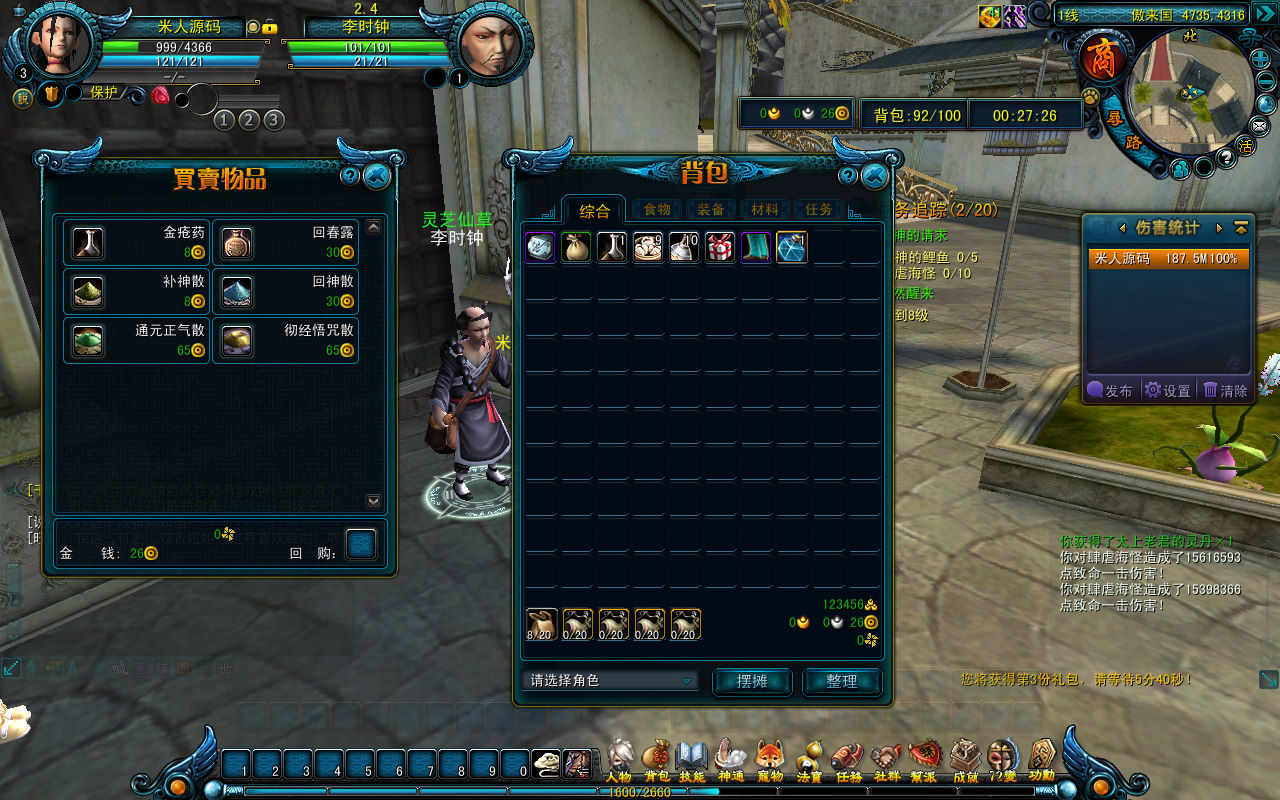The width and height of the screenshot is (1280, 800).
Task: Close the 背包 backpack window
Action: click(x=874, y=177)
